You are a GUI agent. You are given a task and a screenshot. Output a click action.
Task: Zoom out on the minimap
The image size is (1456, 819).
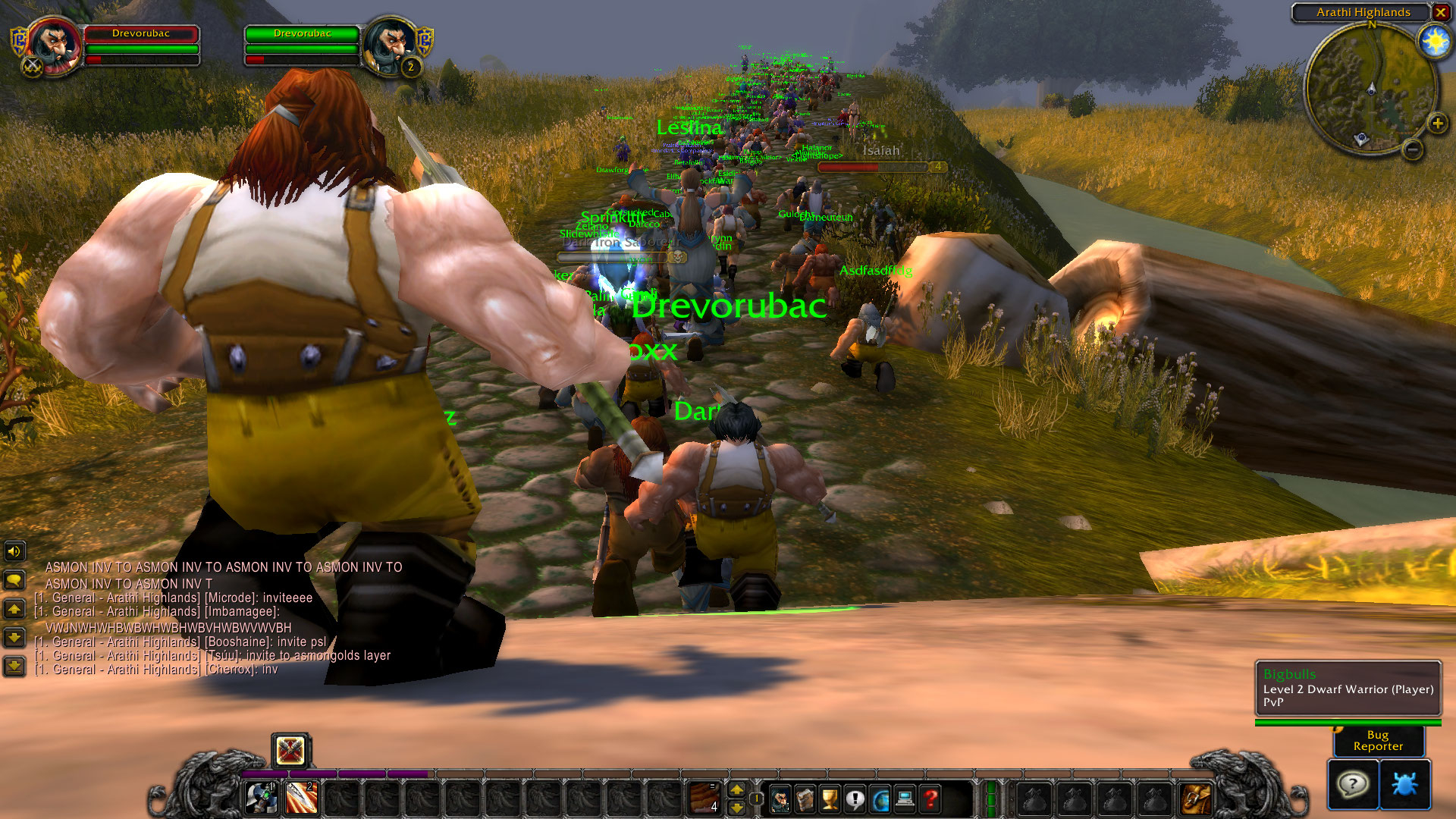1412,150
